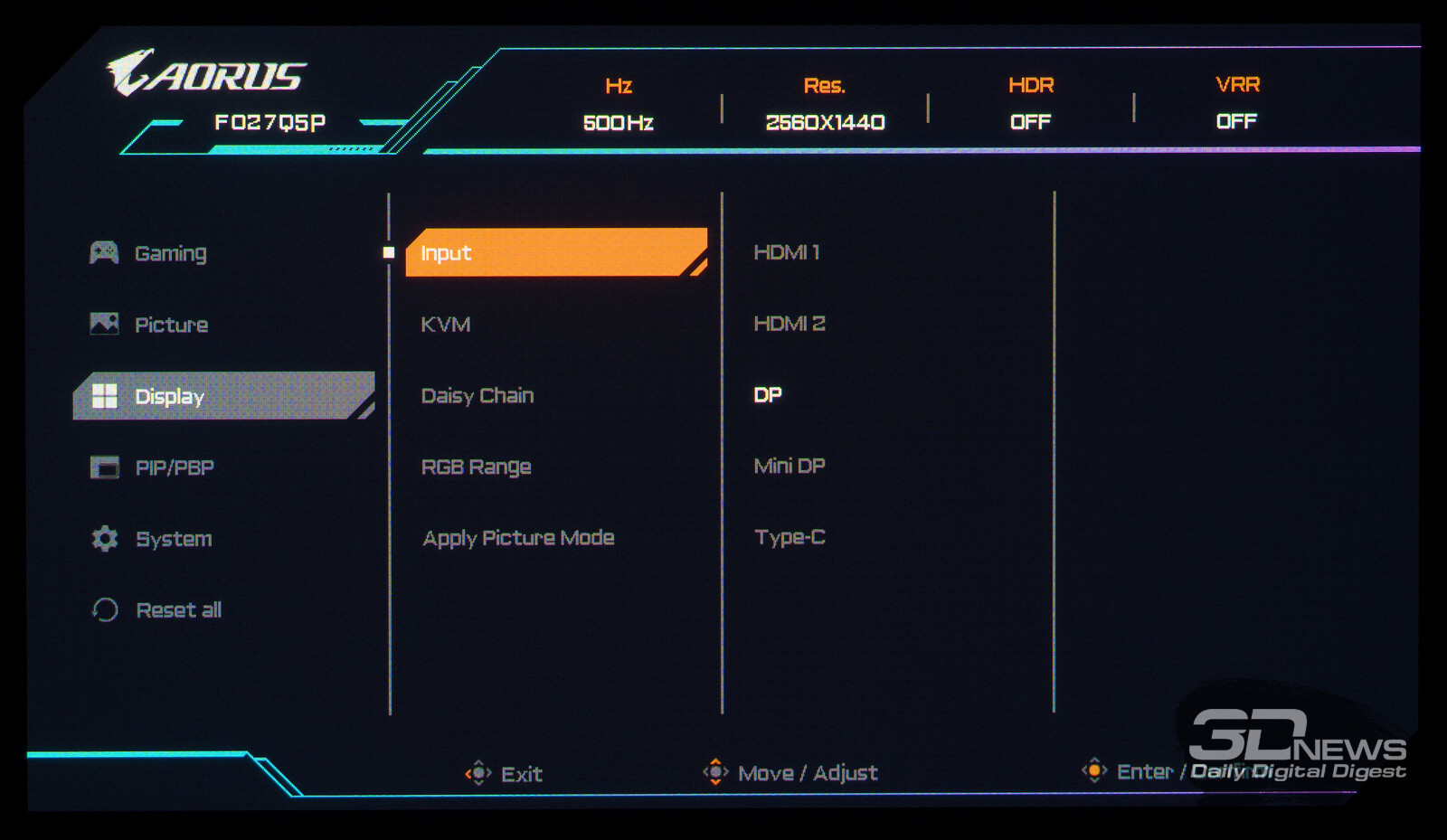Viewport: 1447px width, 840px height.
Task: Set input to Type-C
Action: point(790,537)
